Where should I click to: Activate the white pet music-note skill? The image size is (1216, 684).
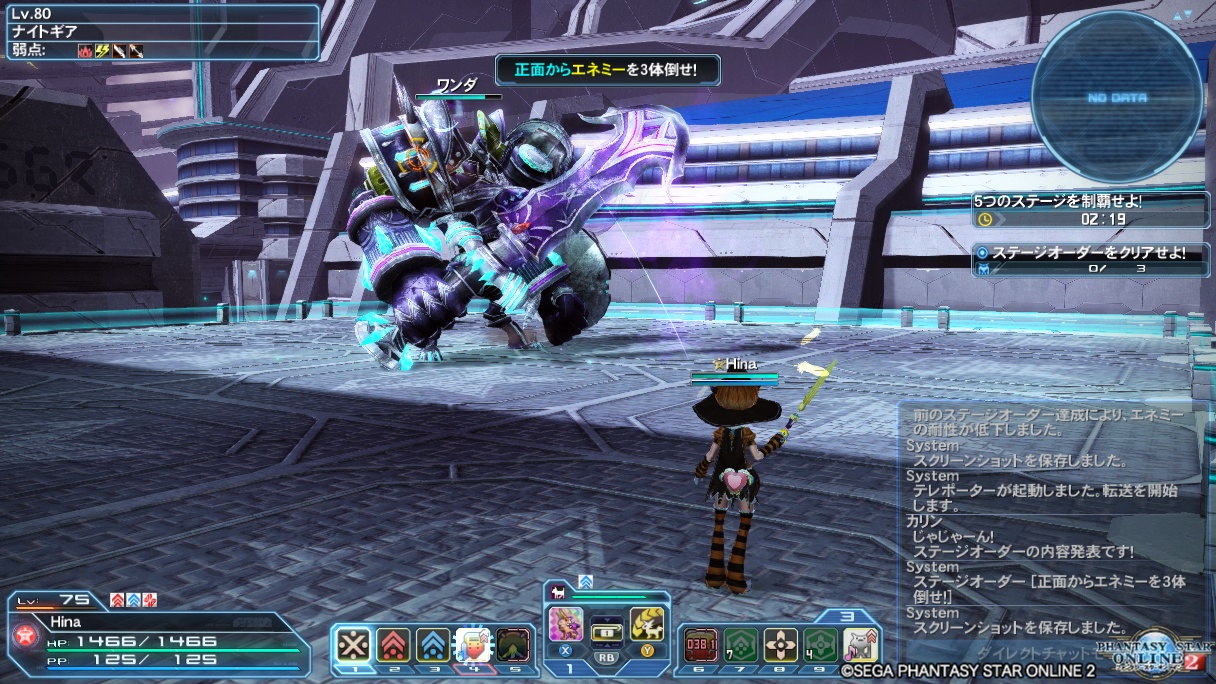(x=860, y=644)
